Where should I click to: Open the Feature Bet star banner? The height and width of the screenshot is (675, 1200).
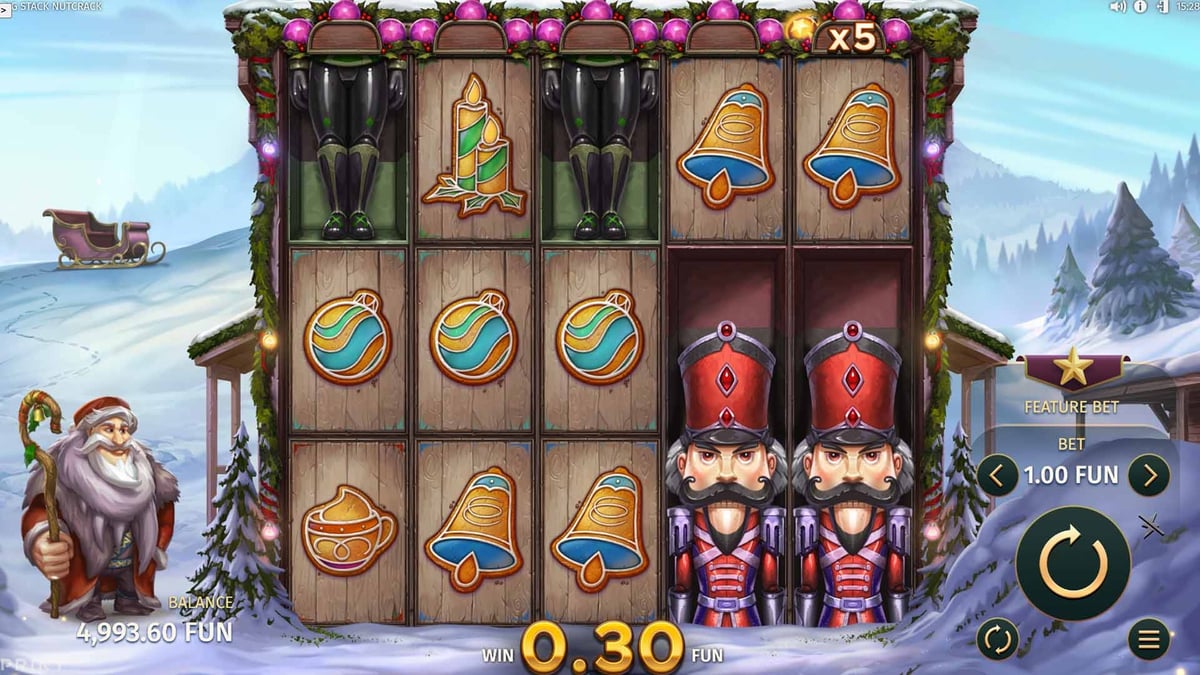pos(1072,374)
